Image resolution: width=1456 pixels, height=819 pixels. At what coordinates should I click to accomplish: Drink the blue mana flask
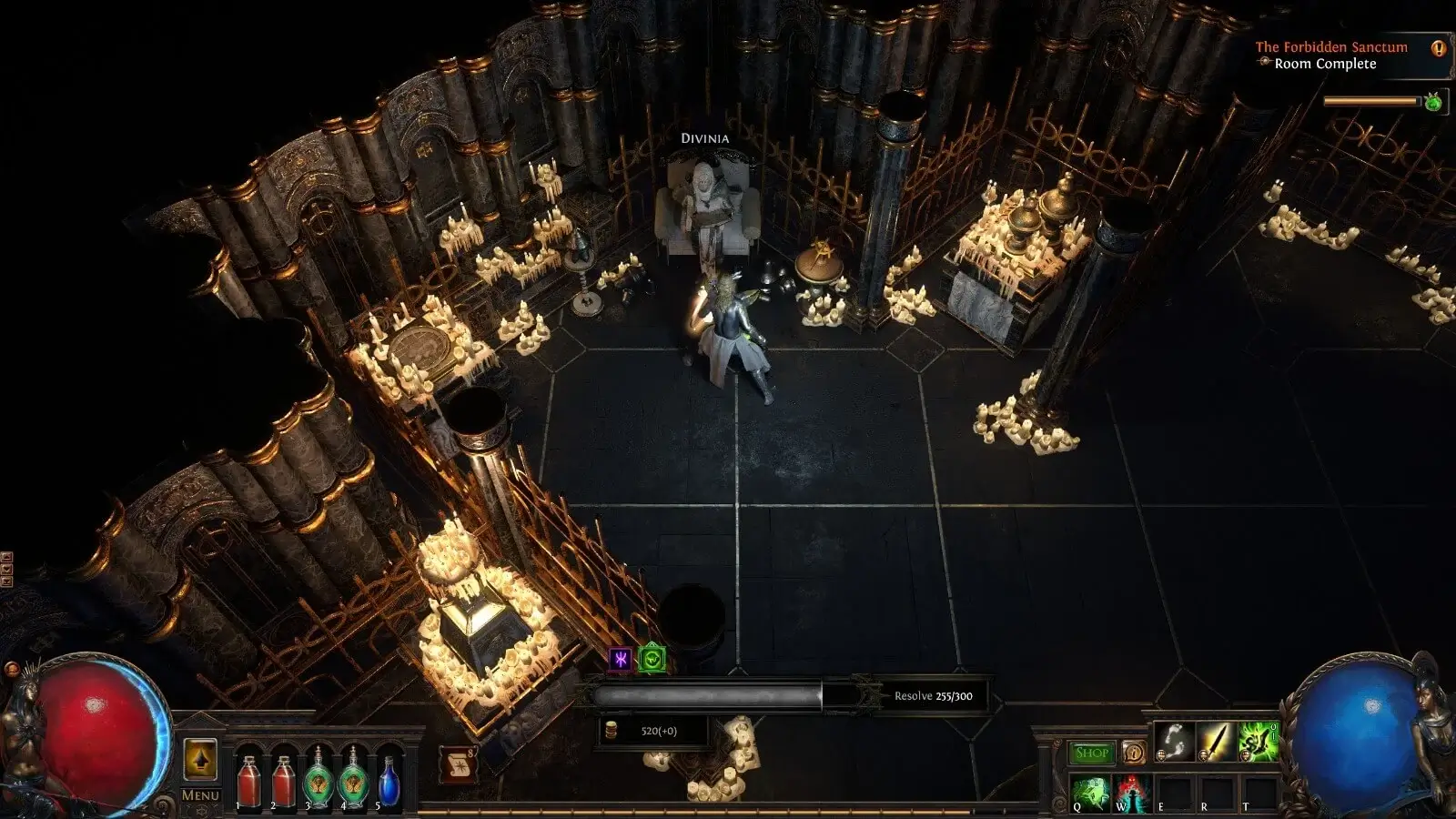coord(389,781)
